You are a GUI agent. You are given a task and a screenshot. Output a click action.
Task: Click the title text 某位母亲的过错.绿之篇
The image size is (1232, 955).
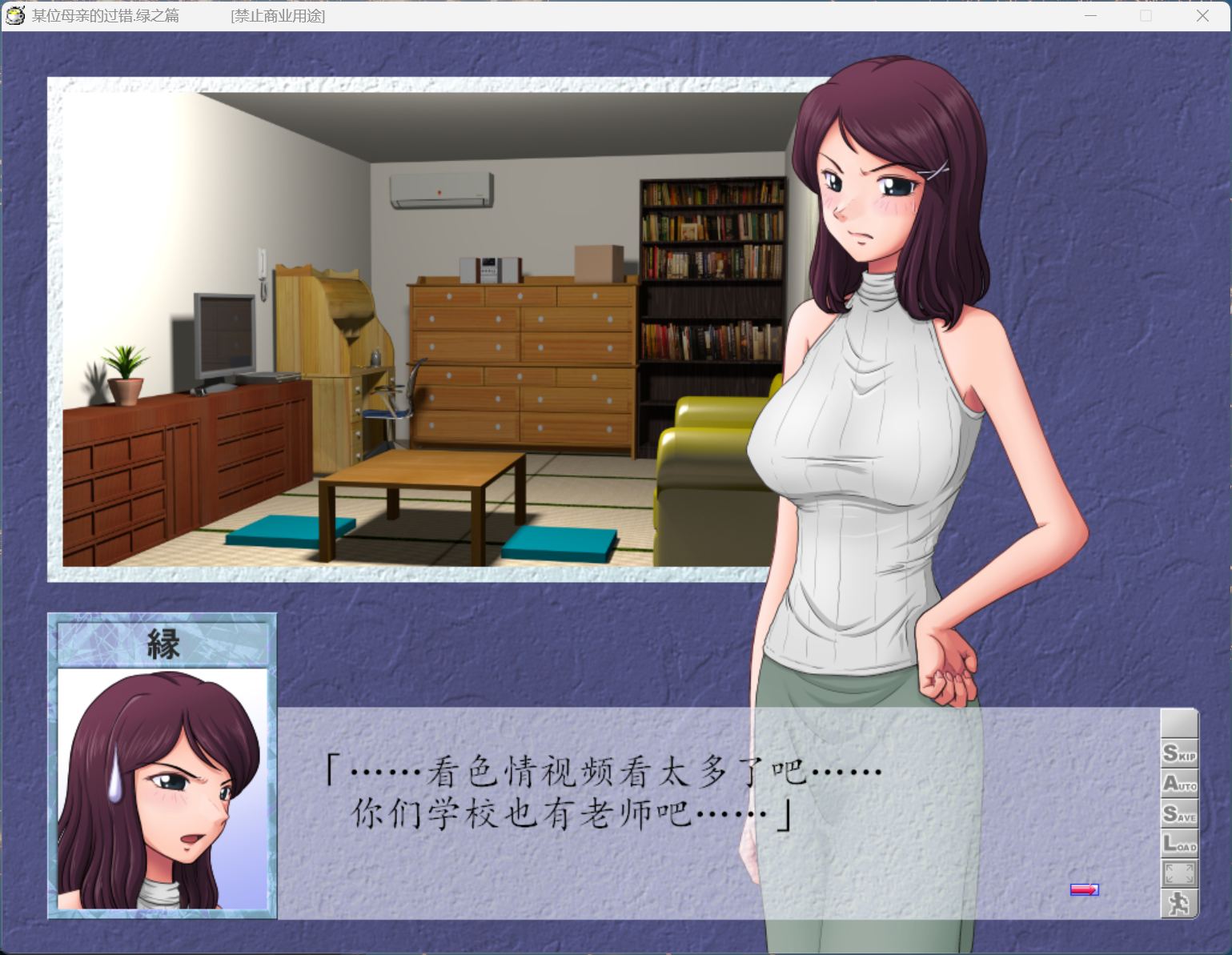(106, 15)
